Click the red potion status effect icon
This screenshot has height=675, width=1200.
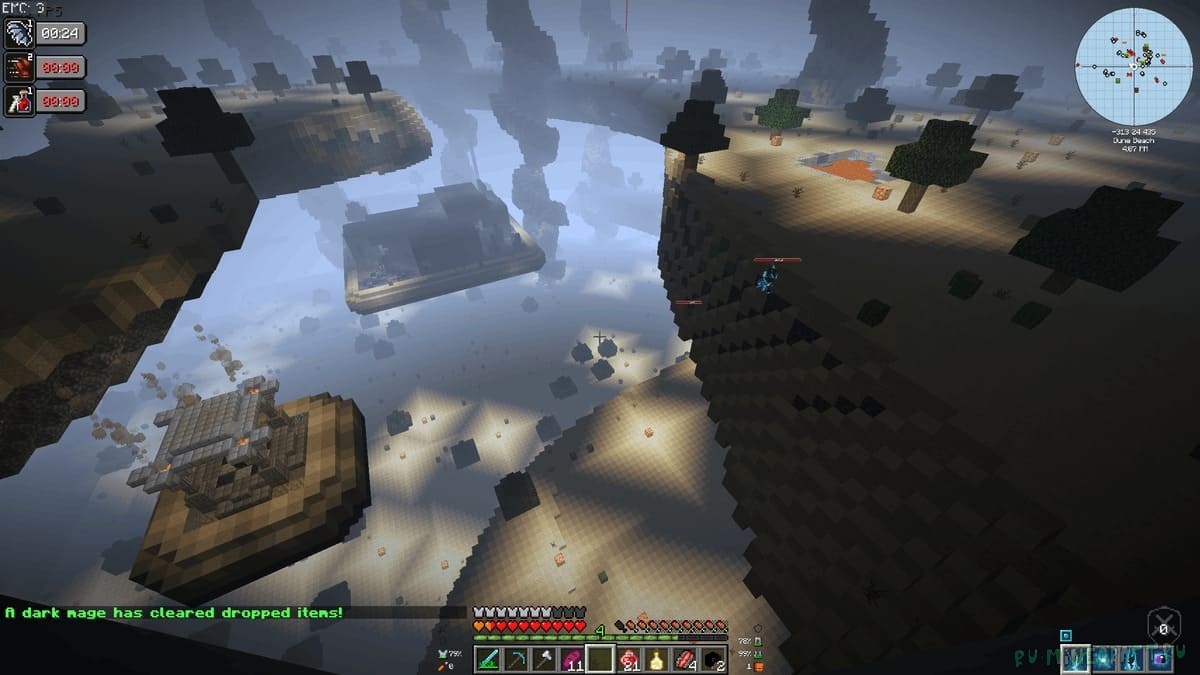[x=20, y=101]
